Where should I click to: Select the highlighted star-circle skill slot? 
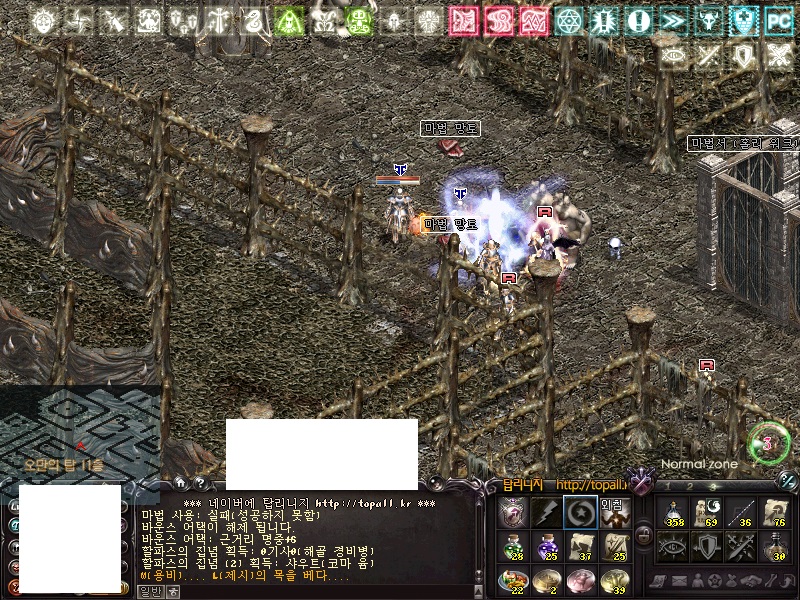[x=580, y=513]
